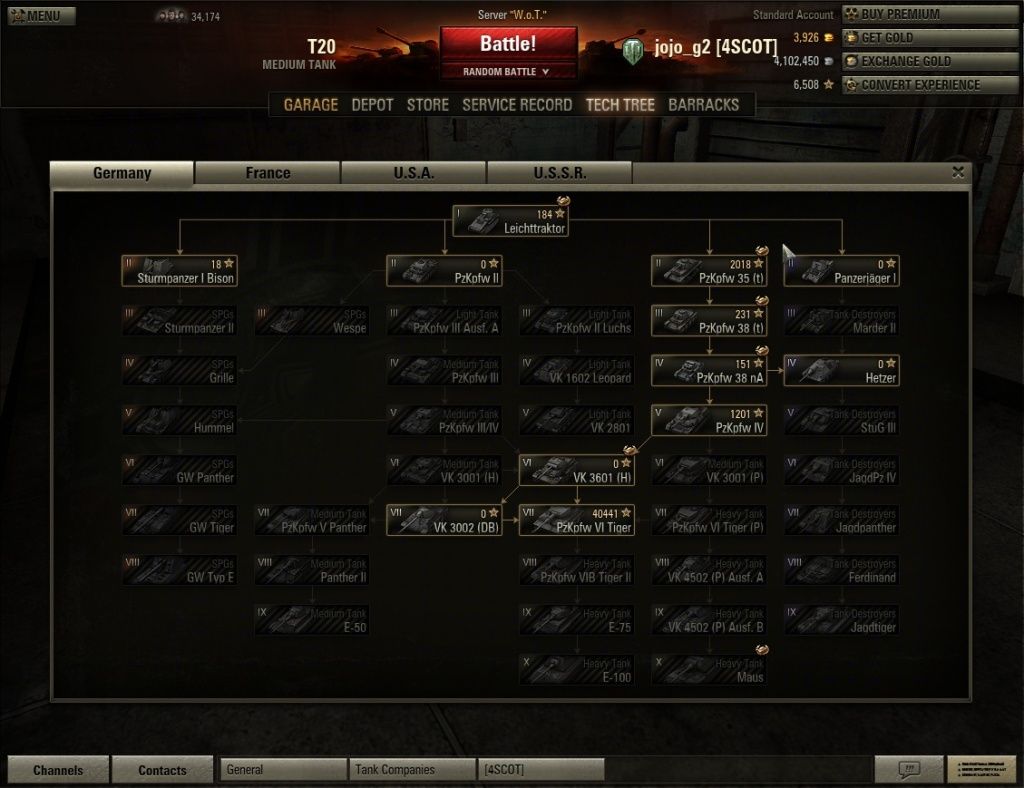Switch to the U.S.A. tech tree tab
The width and height of the screenshot is (1024, 788).
414,173
